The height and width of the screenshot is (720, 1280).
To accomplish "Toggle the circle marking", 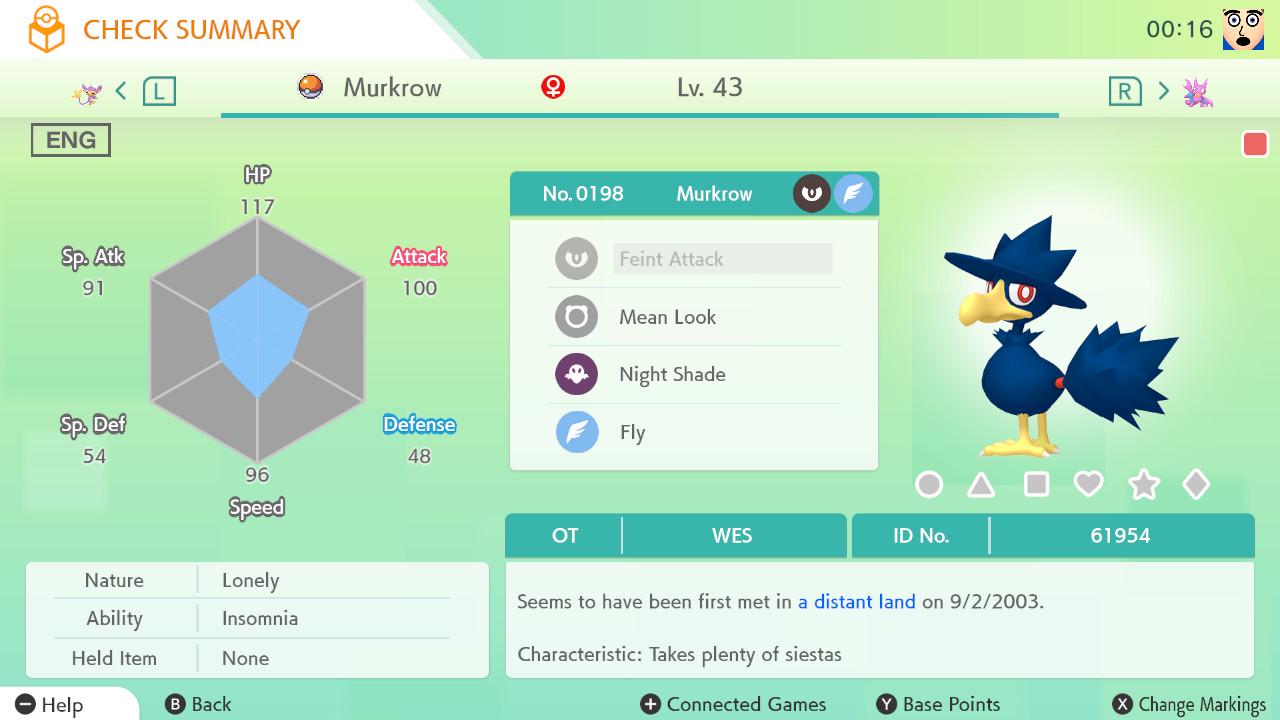I will [x=929, y=485].
